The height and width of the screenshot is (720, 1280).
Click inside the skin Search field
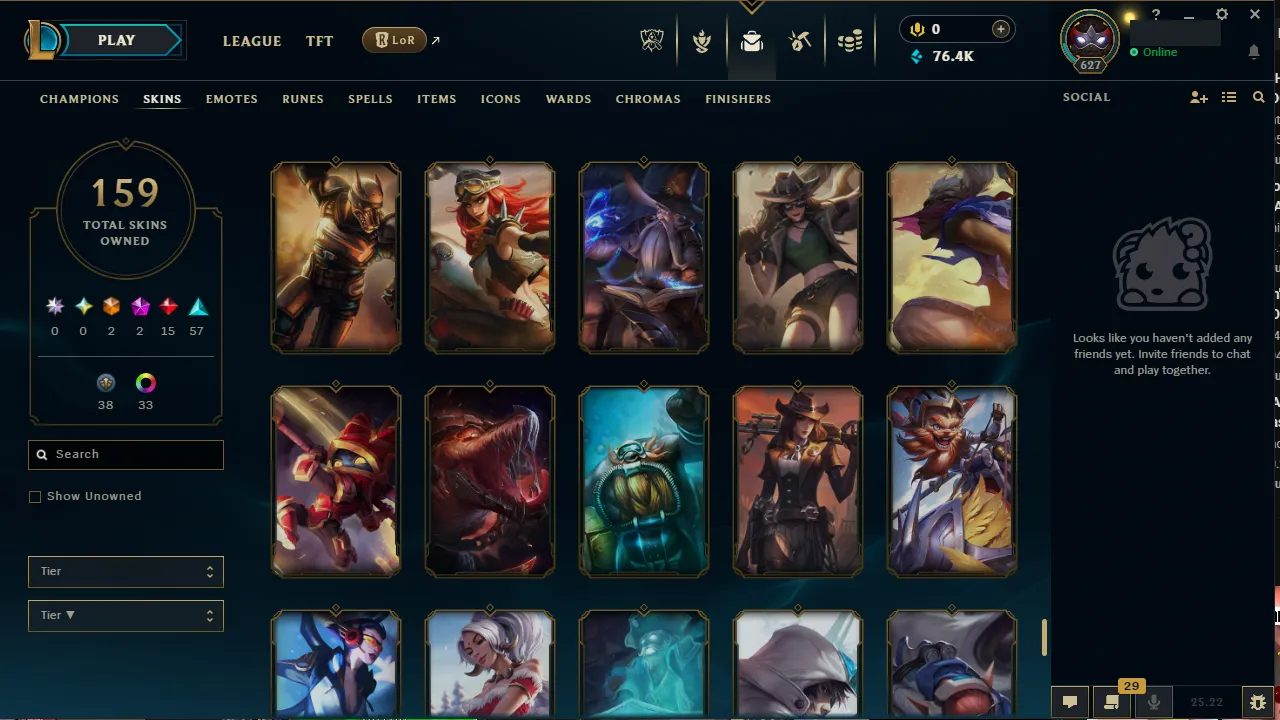[x=125, y=454]
